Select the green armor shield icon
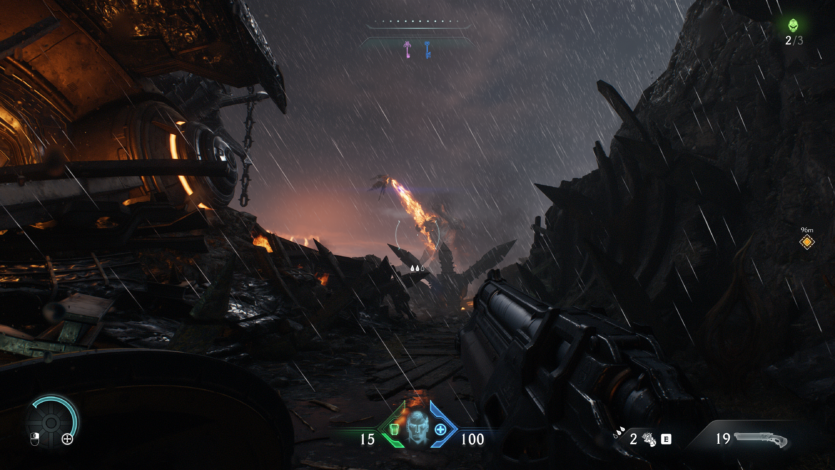Image resolution: width=835 pixels, height=470 pixels. point(393,430)
